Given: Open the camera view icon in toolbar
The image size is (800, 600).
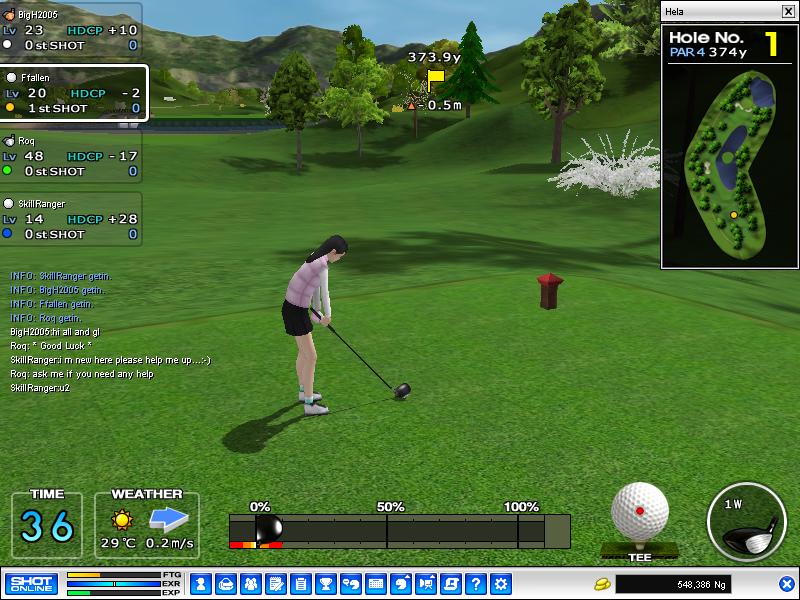Looking at the screenshot, I should [x=426, y=583].
